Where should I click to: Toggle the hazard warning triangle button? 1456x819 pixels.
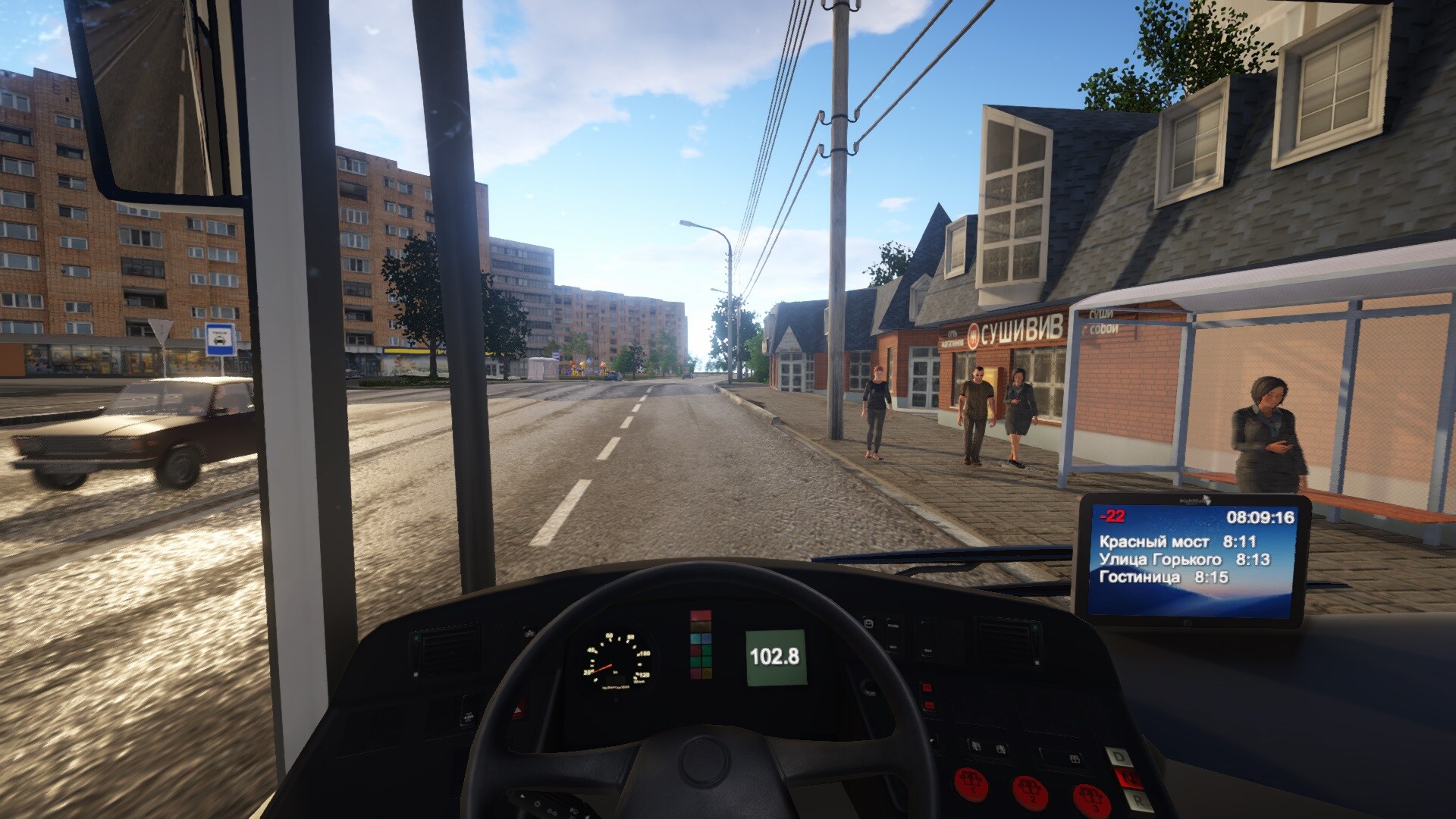[x=521, y=711]
